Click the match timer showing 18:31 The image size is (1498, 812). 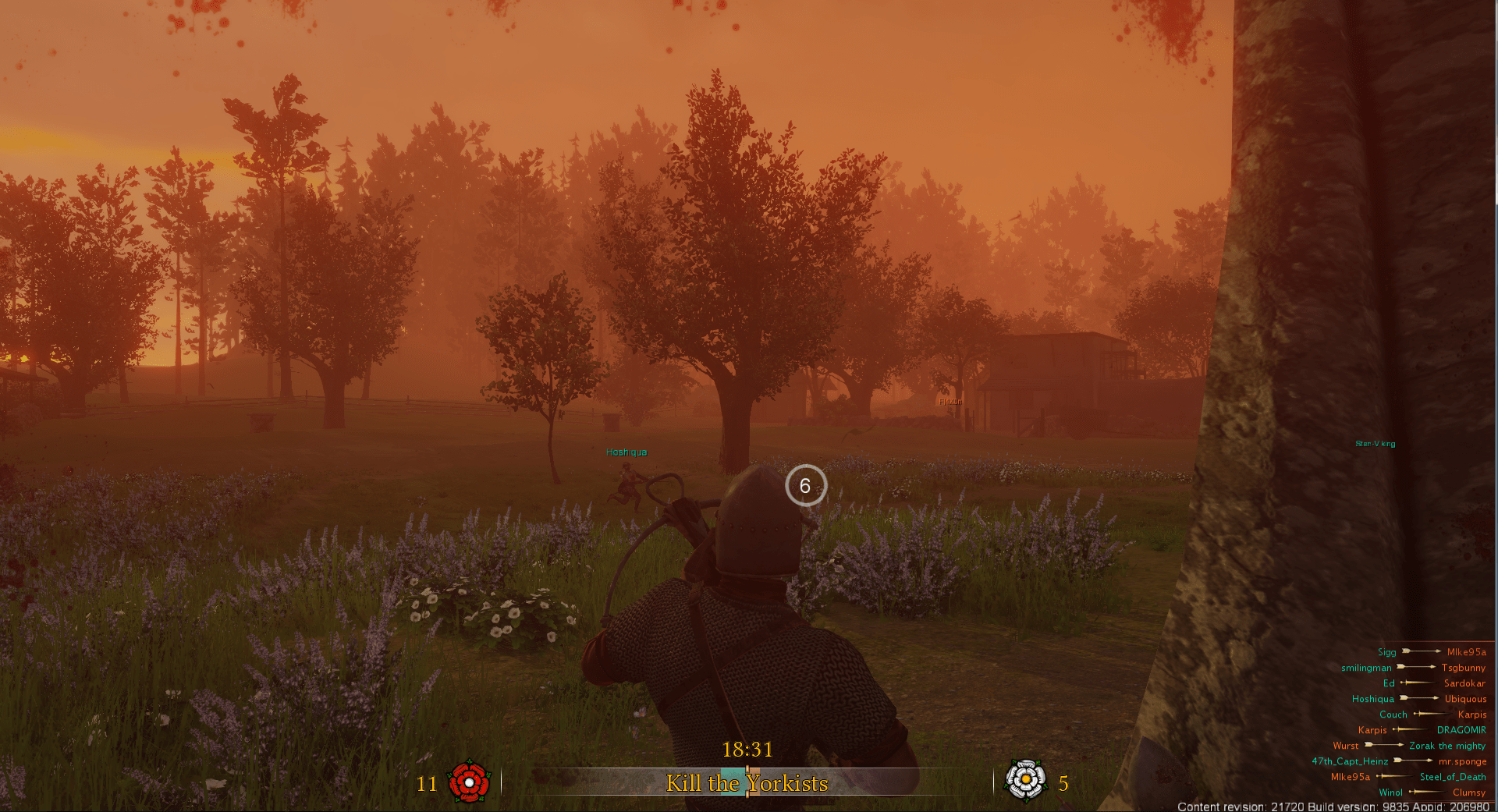[747, 750]
